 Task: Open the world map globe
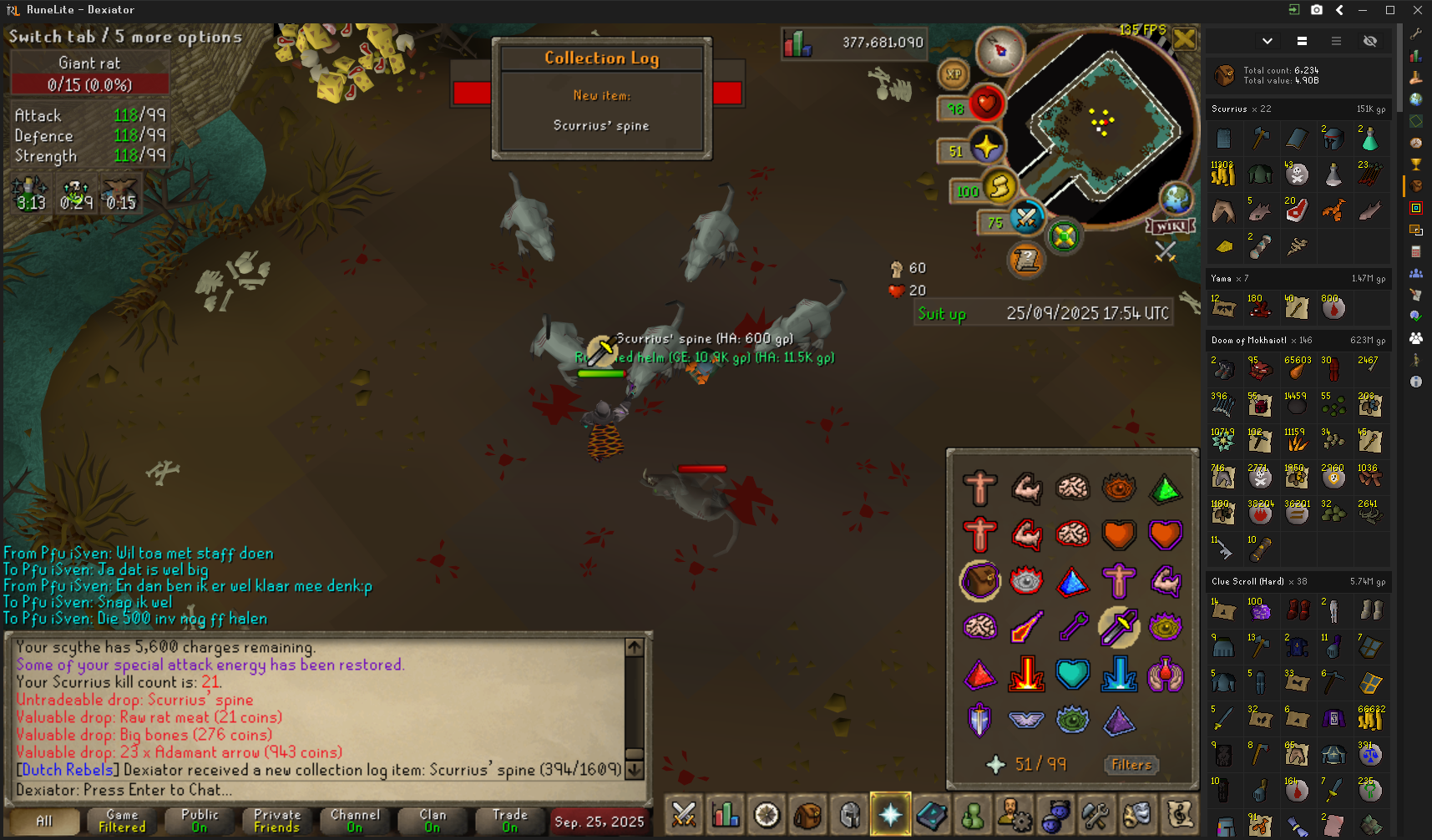point(1176,200)
